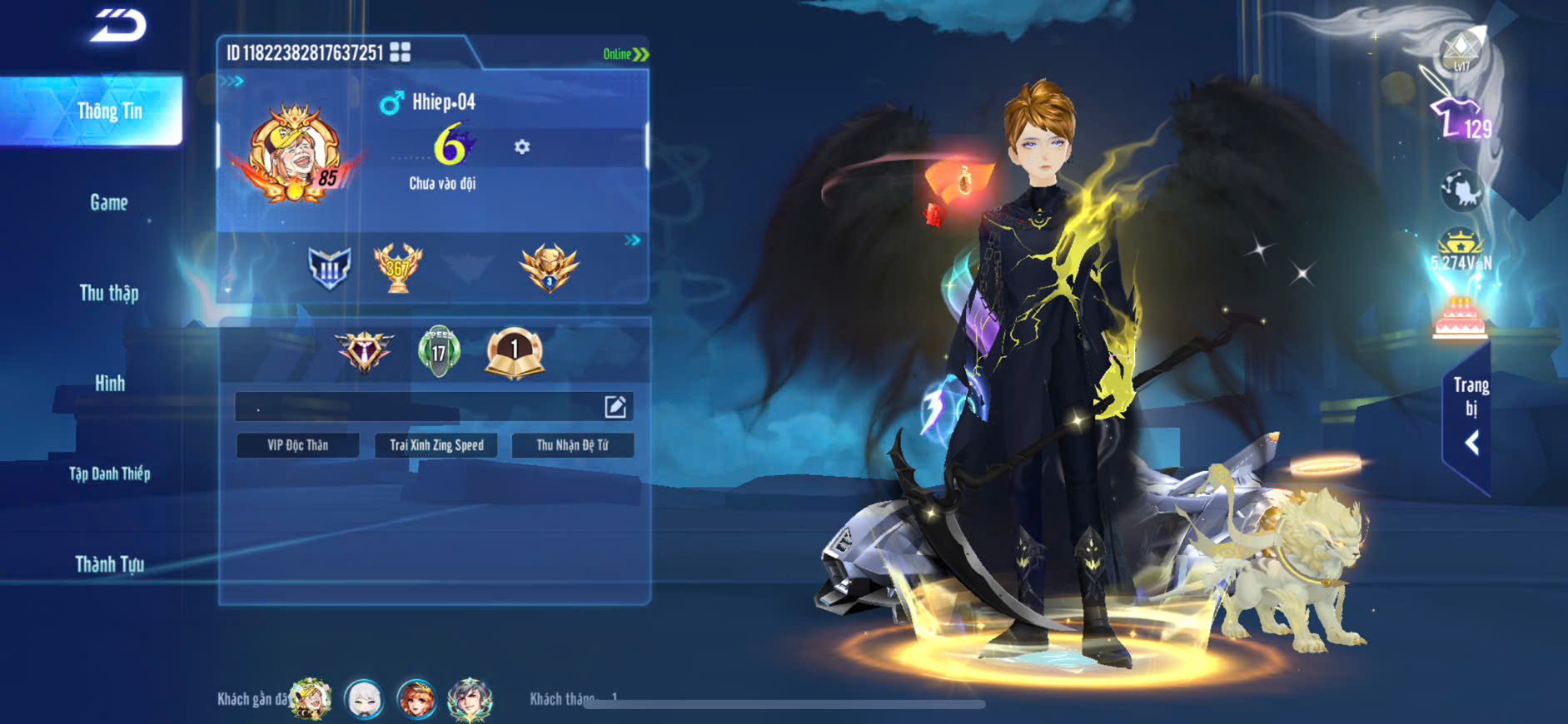The width and height of the screenshot is (1568, 724).
Task: Open the white-haired recent visitor avatar
Action: coord(364,699)
